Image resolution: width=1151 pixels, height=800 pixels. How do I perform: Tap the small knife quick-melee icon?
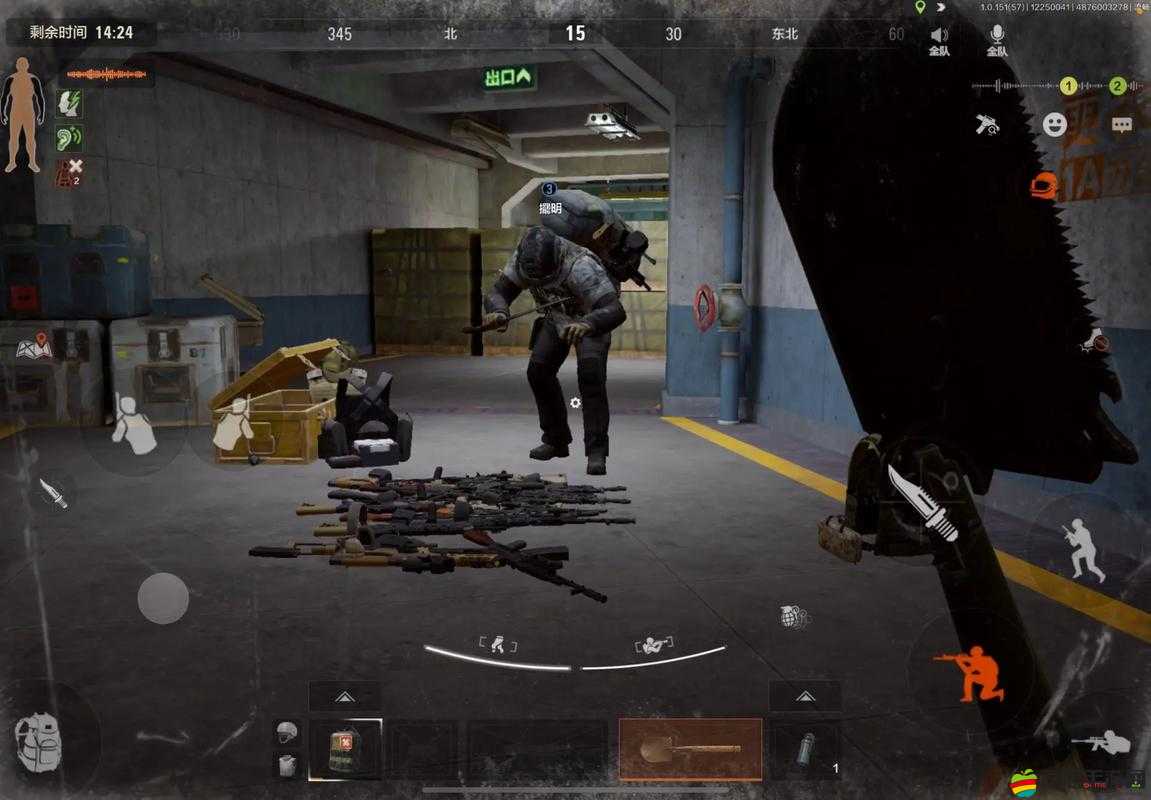click(53, 491)
